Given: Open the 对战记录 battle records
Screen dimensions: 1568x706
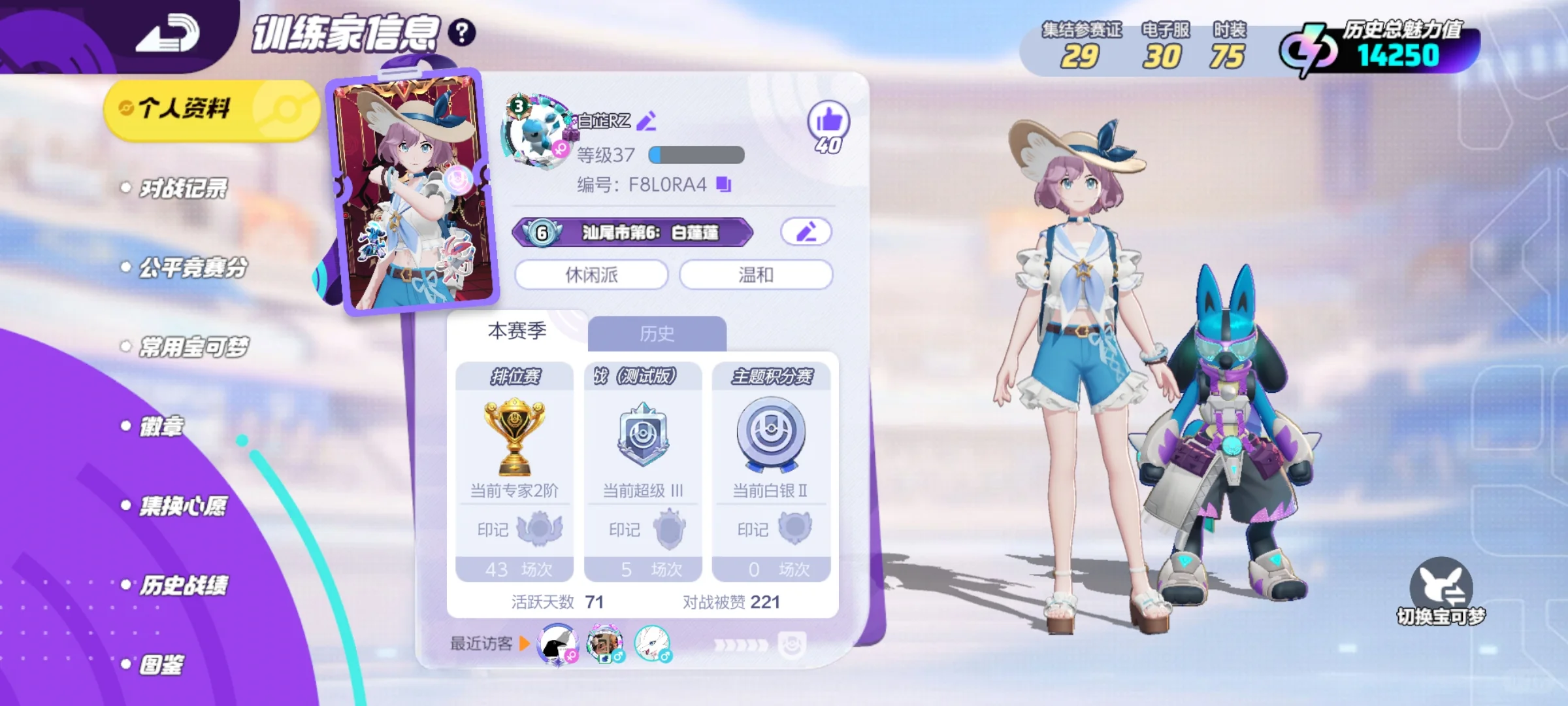Looking at the screenshot, I should pos(183,189).
